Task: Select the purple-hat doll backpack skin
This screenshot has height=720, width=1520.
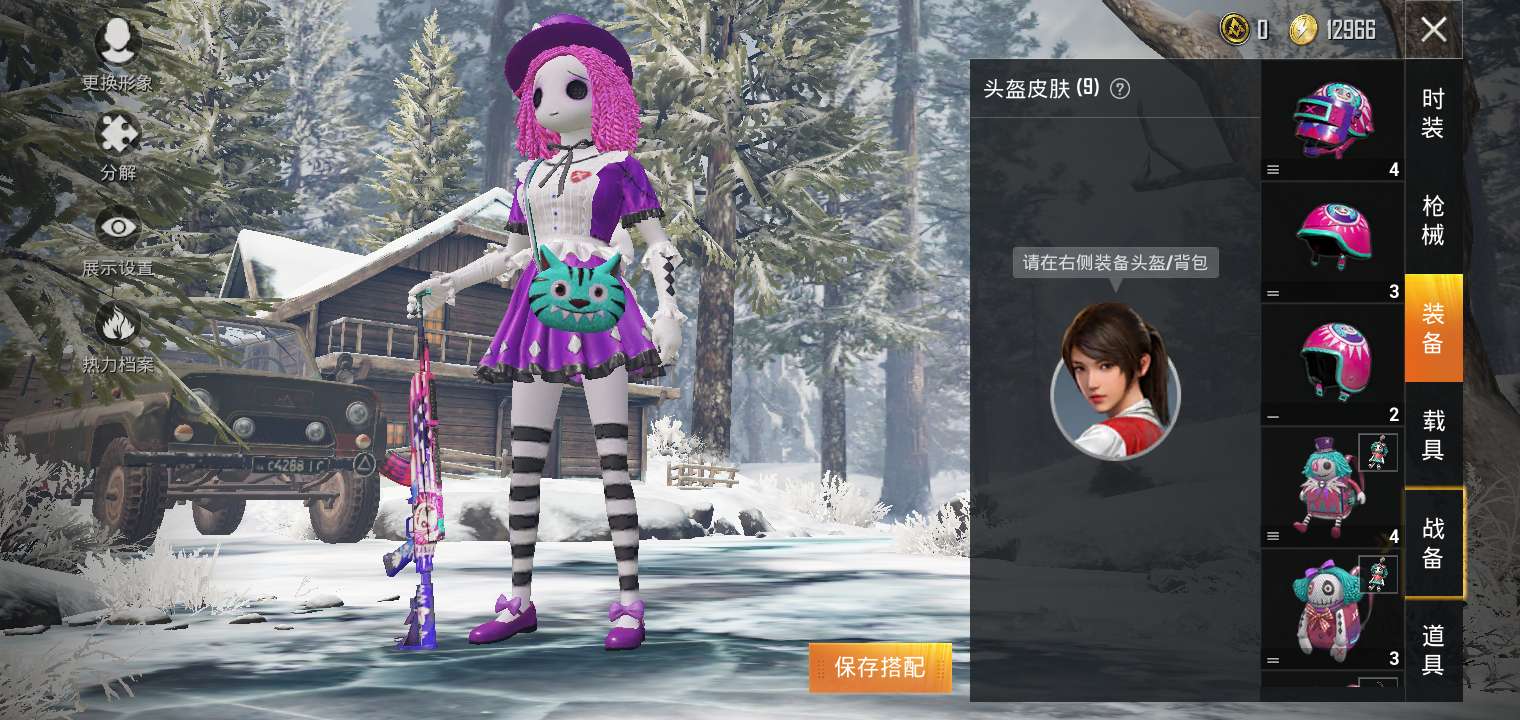Action: tap(1330, 490)
